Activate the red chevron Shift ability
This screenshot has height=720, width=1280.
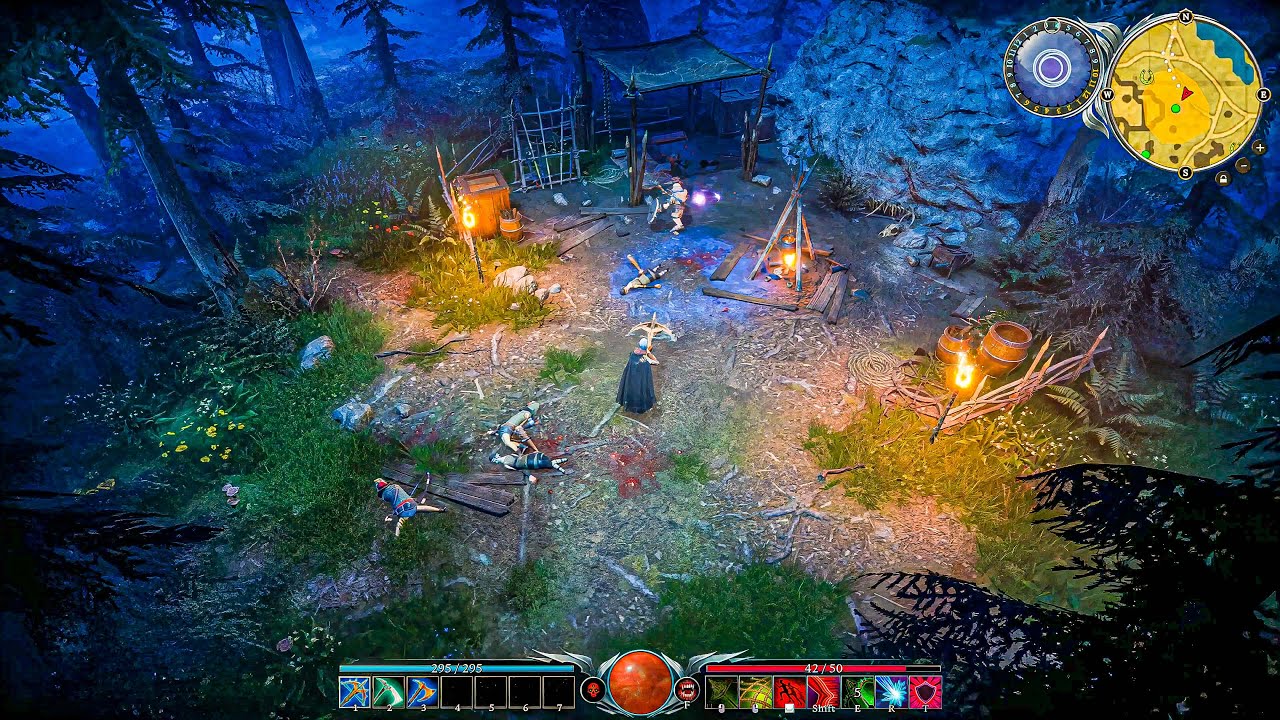click(x=823, y=692)
